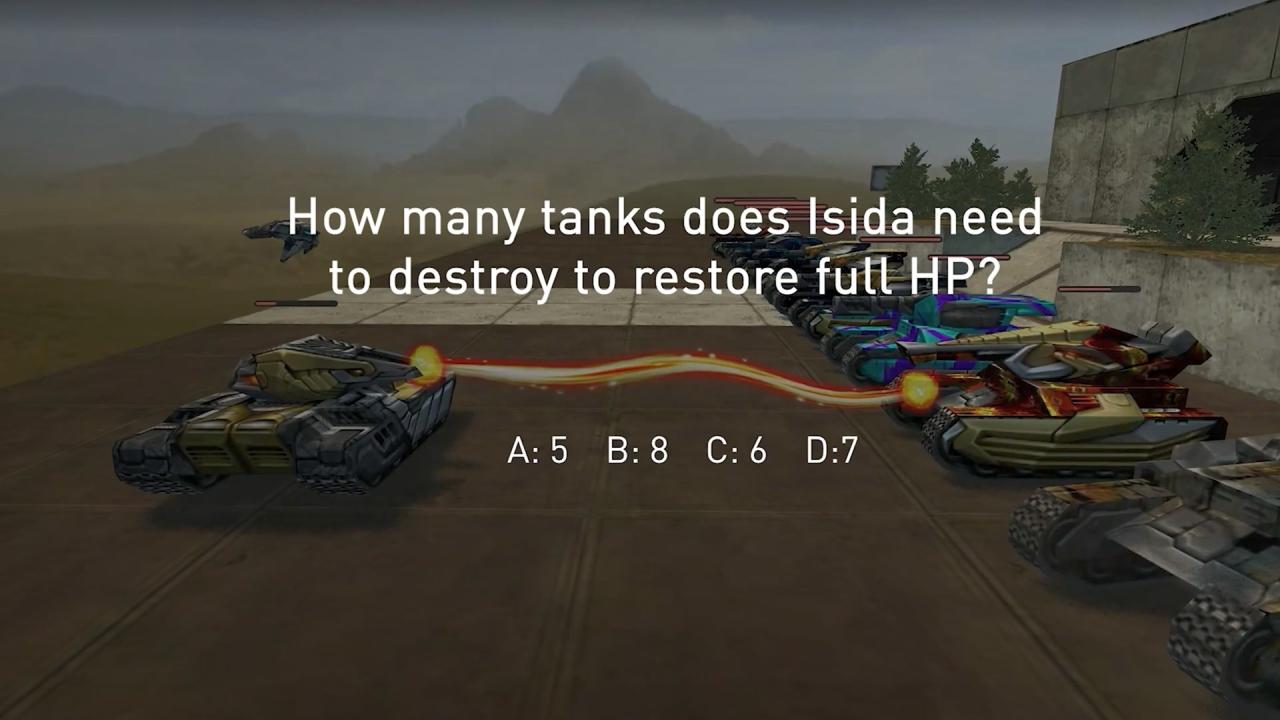Viewport: 1280px width, 720px height.
Task: Choose answer A: 5
Action: (x=538, y=451)
